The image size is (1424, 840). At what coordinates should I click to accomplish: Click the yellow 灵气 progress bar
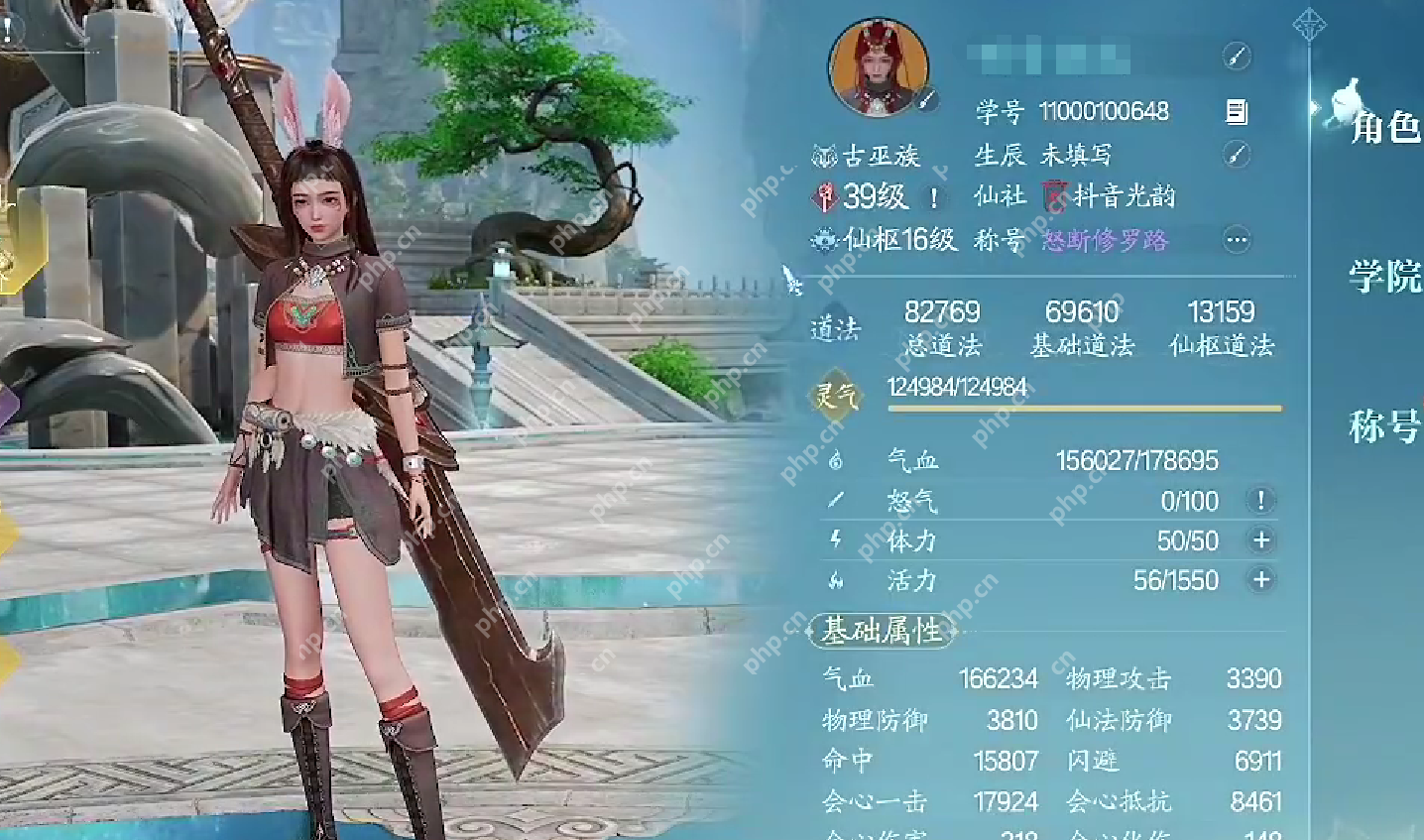click(x=1081, y=407)
